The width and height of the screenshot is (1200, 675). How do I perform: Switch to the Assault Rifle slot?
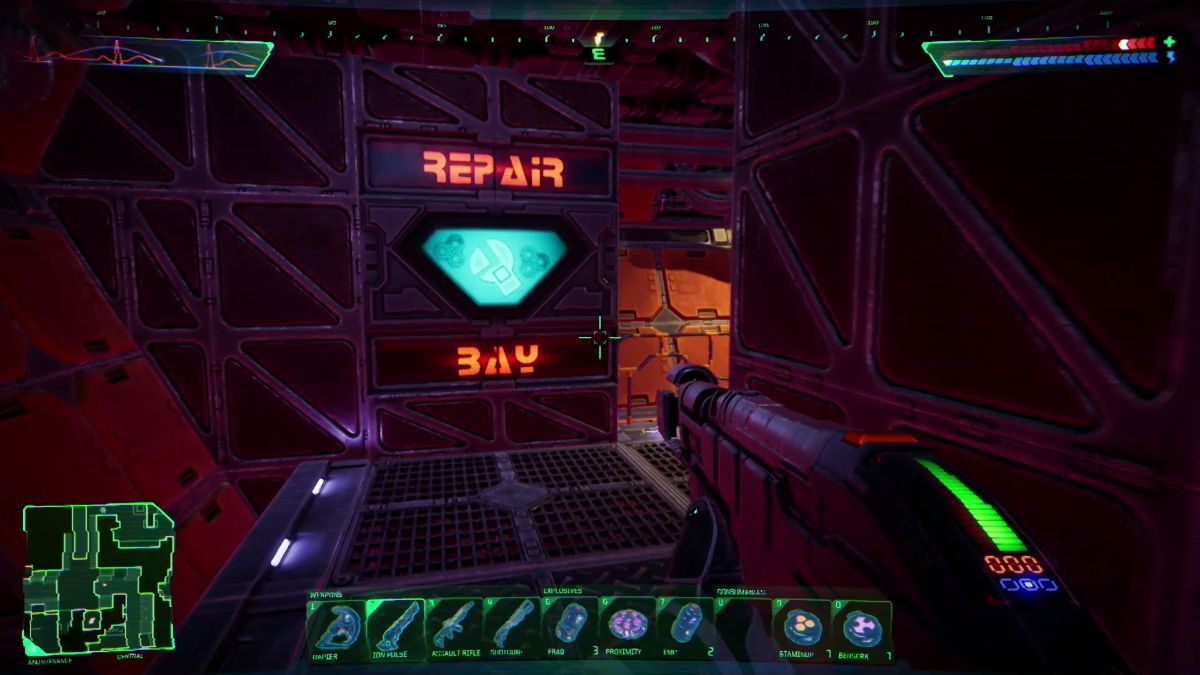(x=454, y=627)
